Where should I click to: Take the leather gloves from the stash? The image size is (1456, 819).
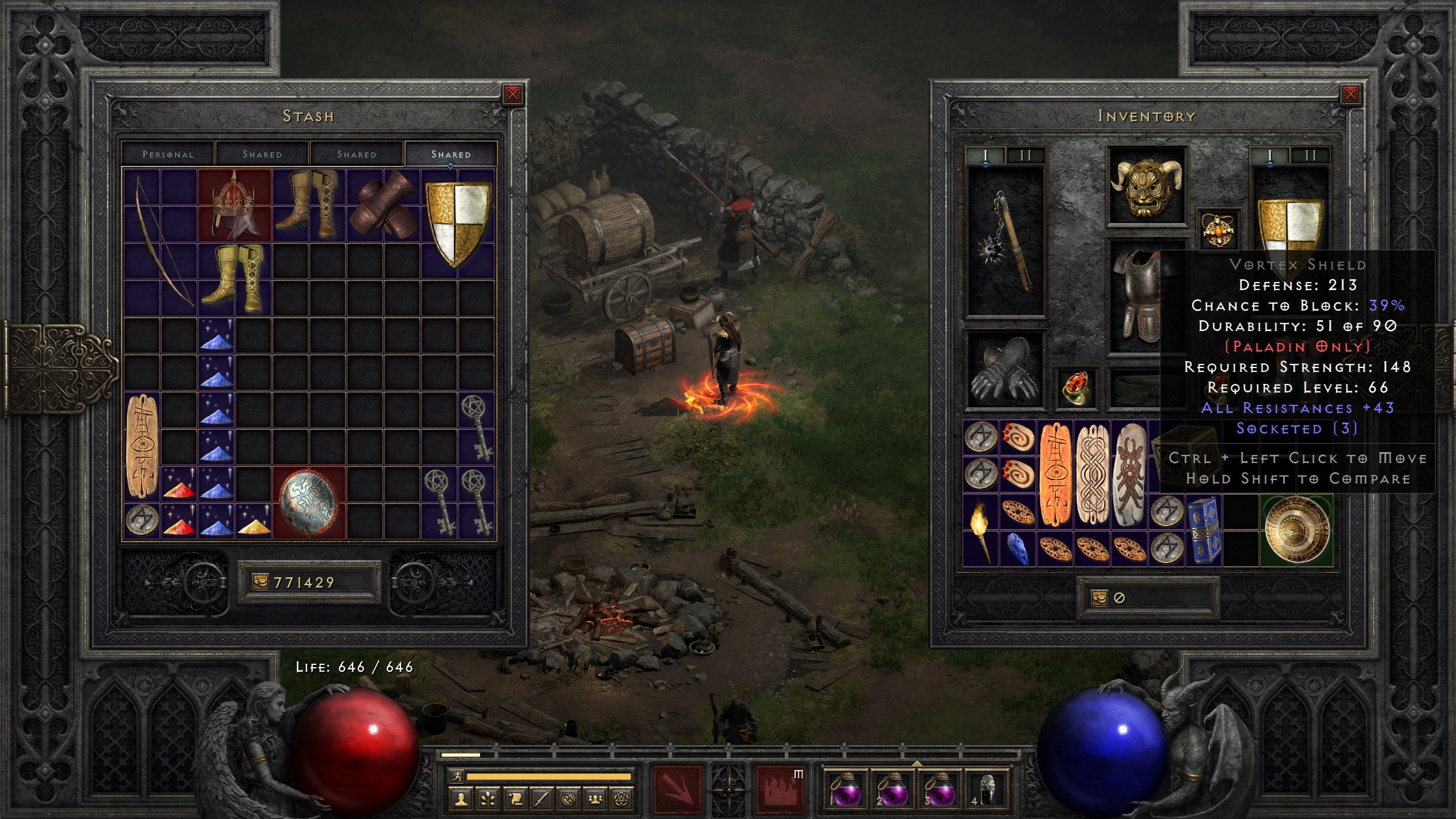[x=384, y=205]
